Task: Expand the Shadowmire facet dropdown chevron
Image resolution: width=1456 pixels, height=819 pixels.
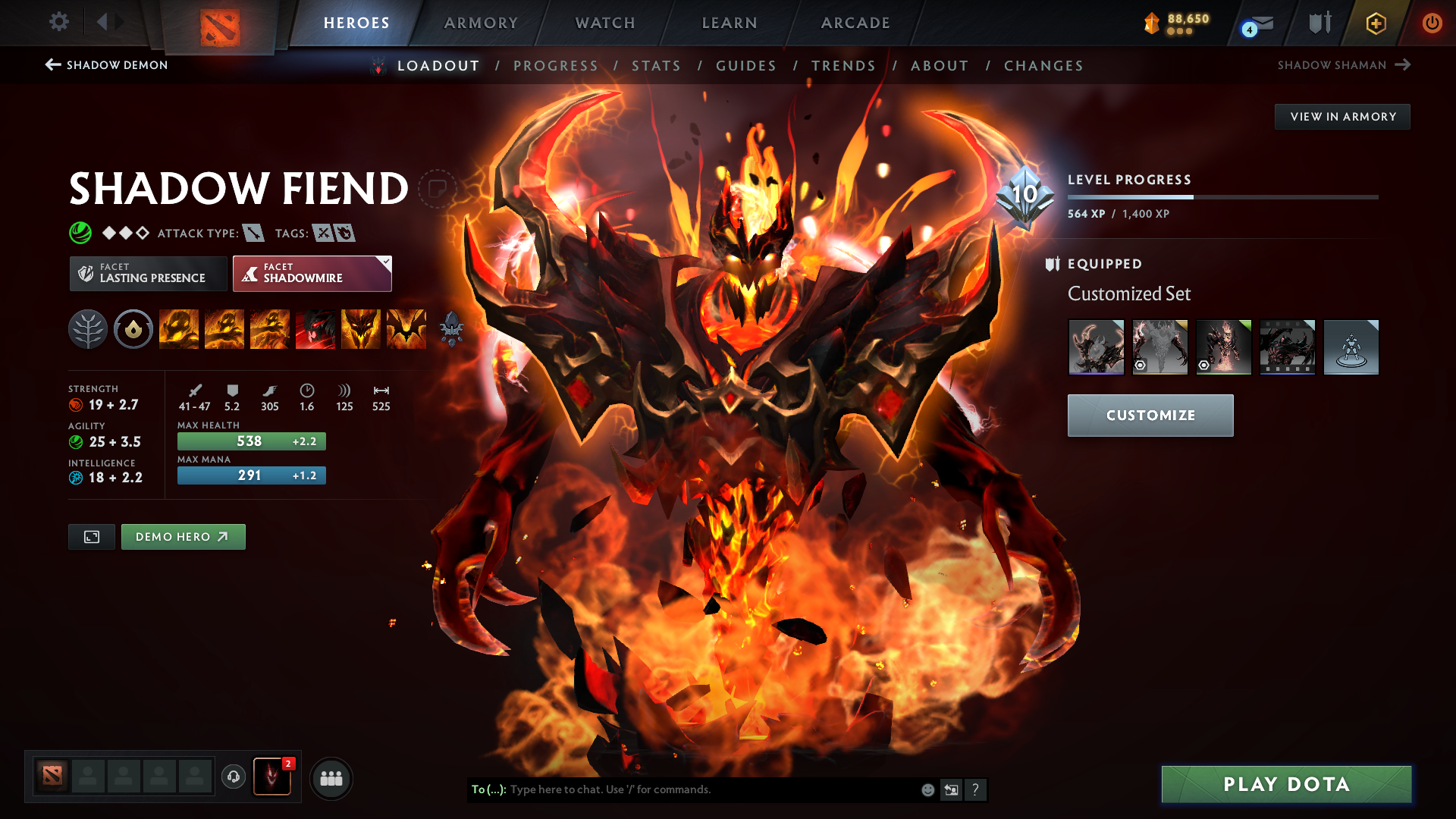Action: point(385,262)
